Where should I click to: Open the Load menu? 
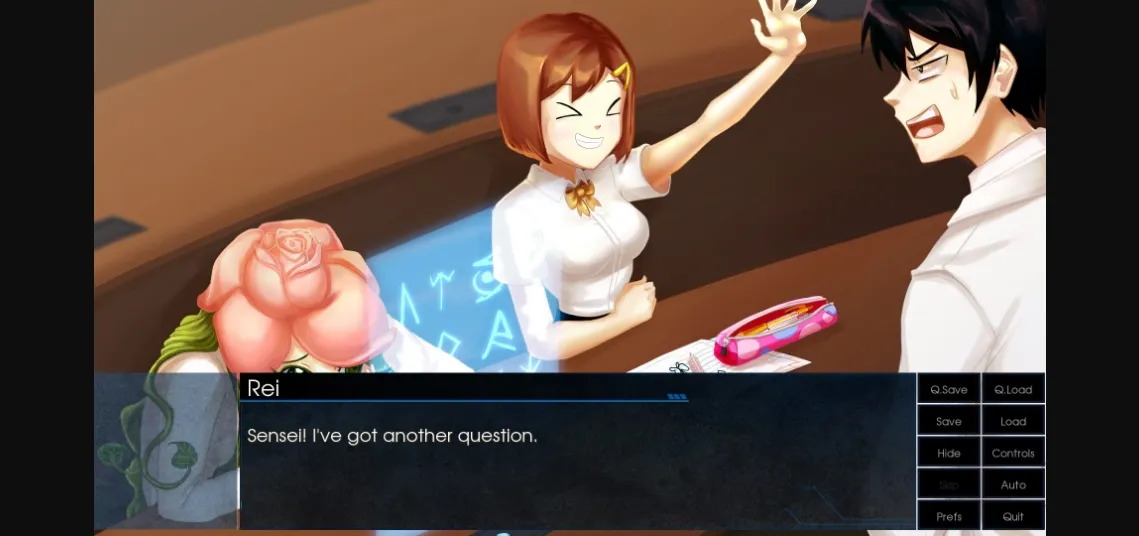[1013, 421]
